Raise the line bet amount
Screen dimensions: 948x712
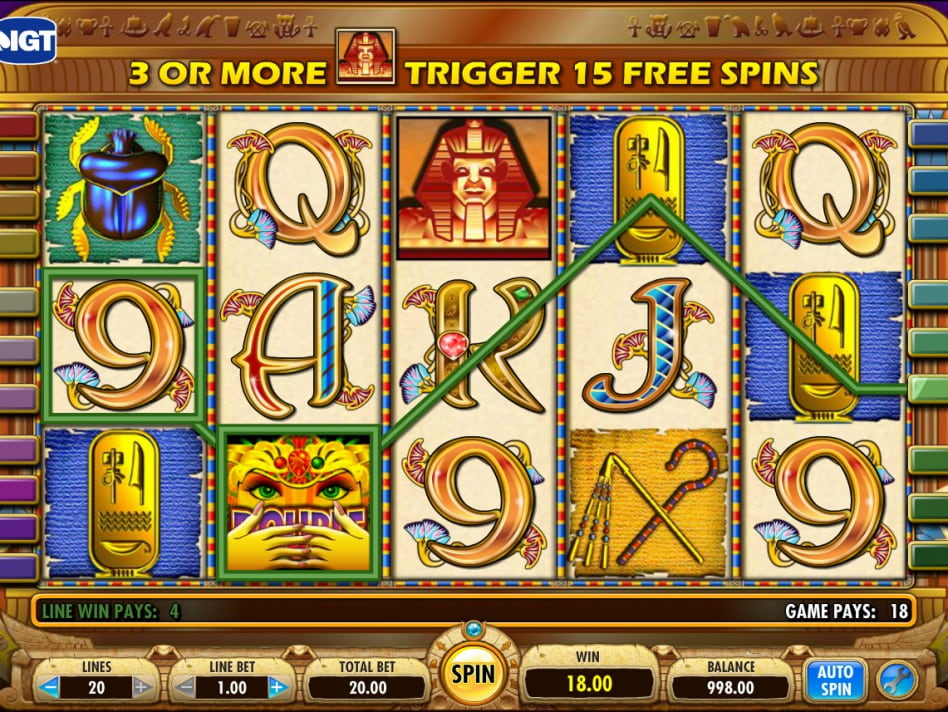(279, 688)
